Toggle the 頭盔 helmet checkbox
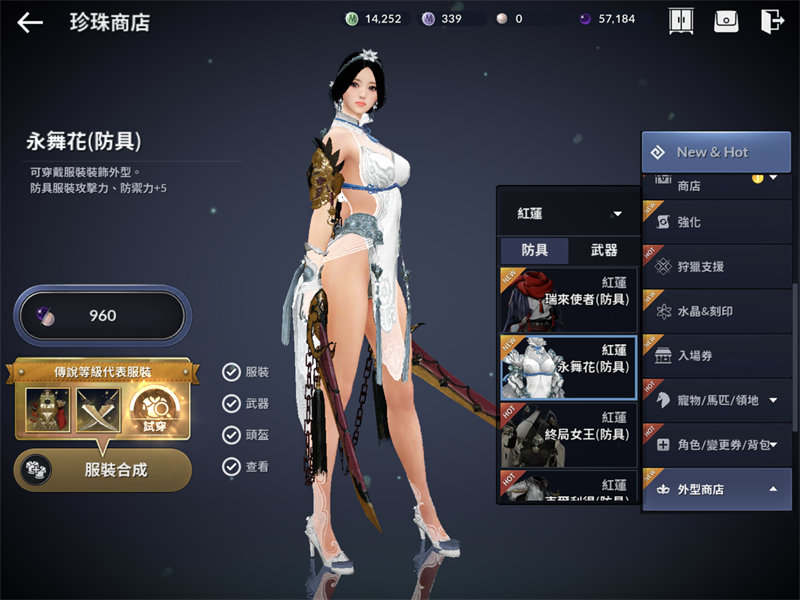 232,435
